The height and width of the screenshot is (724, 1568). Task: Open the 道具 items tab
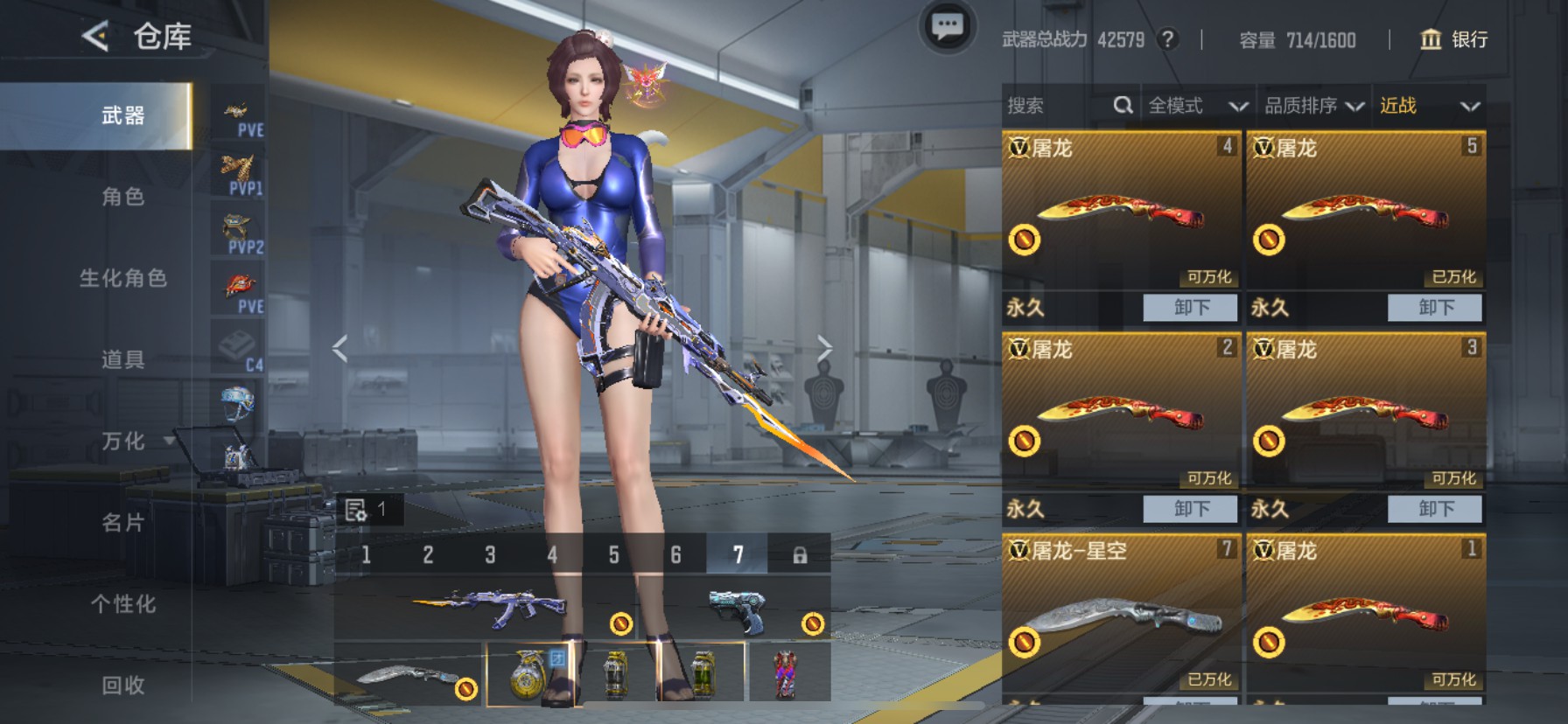click(122, 359)
